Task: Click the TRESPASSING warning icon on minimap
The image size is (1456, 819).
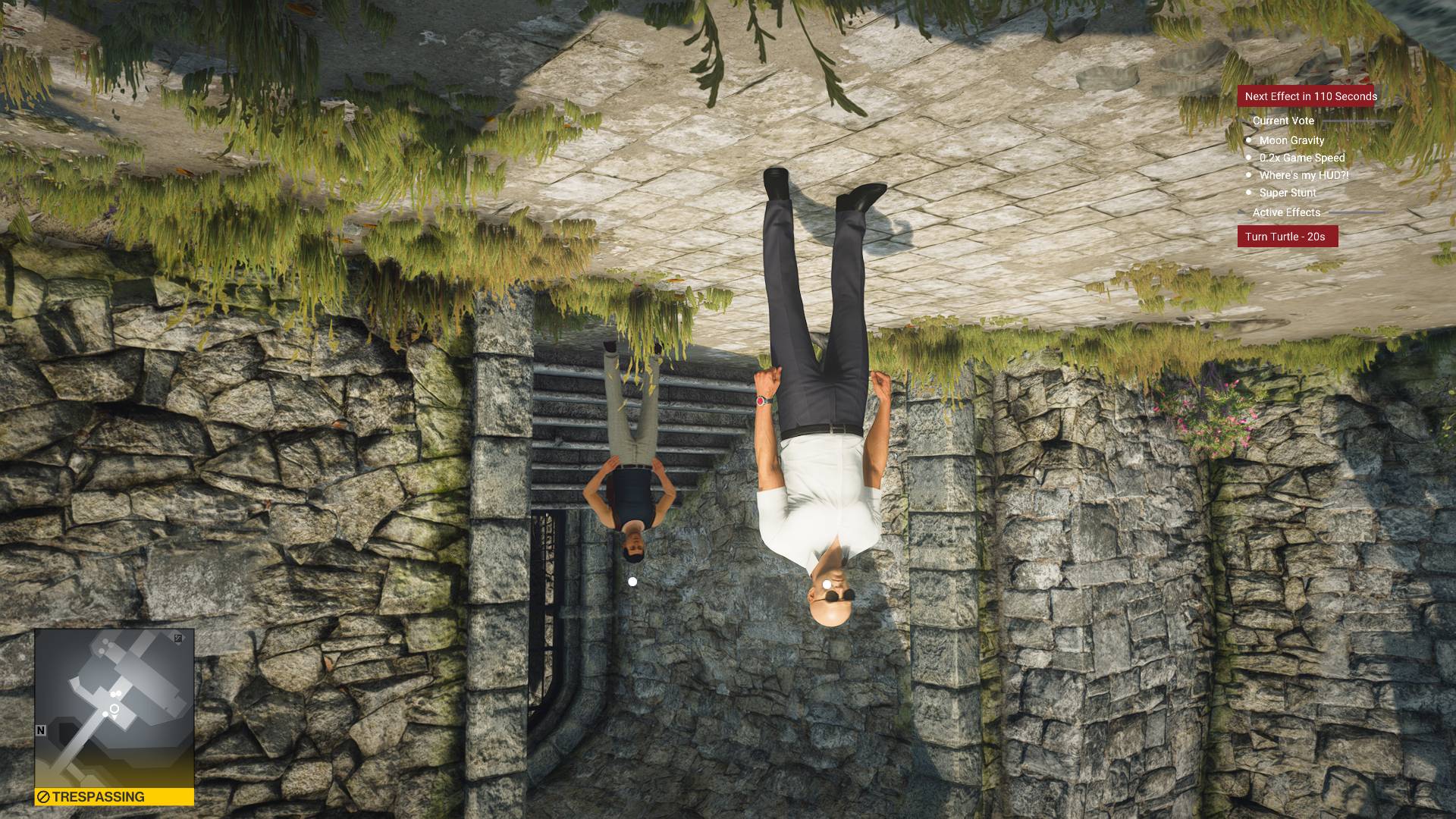Action: click(45, 796)
